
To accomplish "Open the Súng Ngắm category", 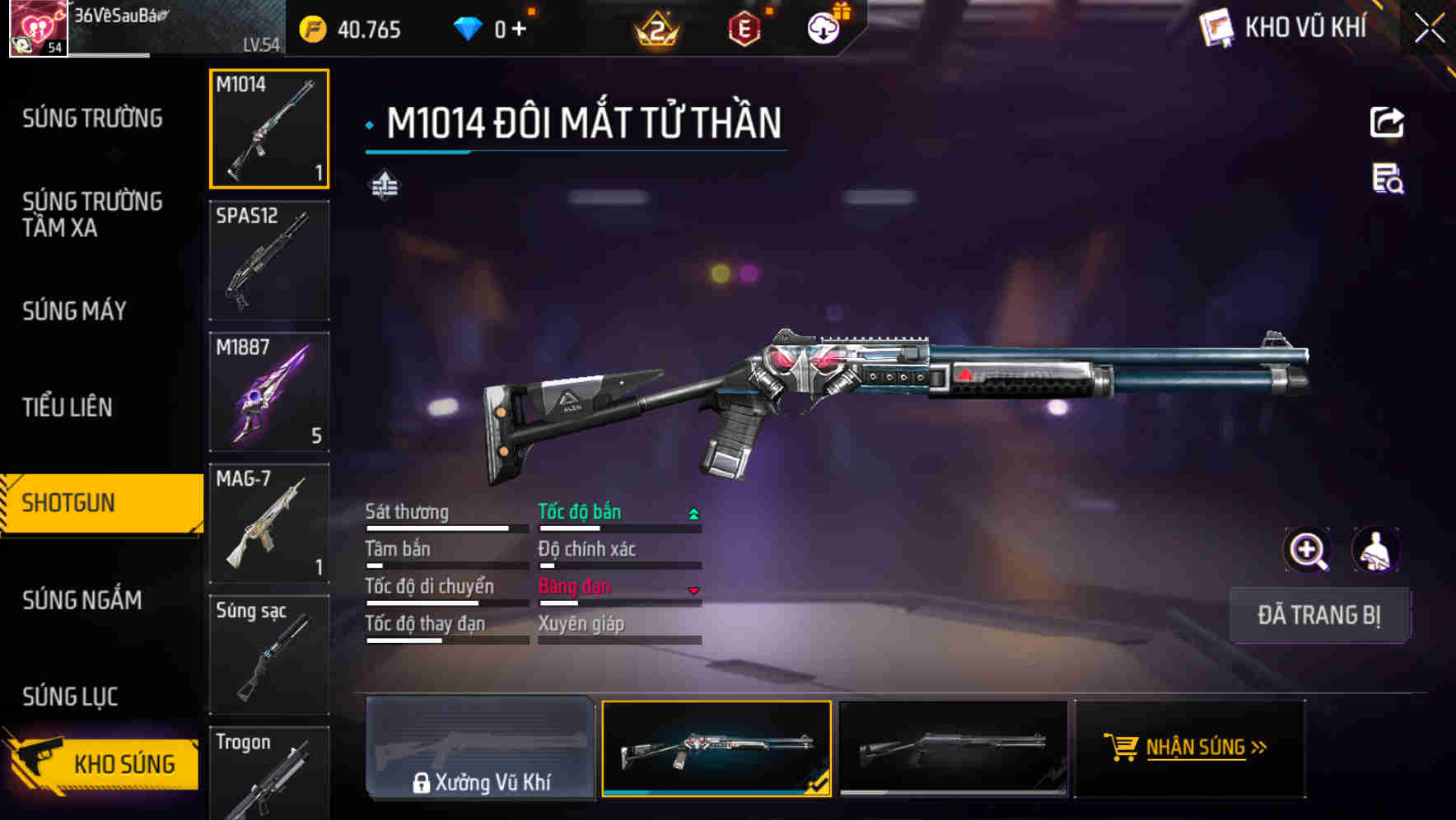I will (82, 600).
